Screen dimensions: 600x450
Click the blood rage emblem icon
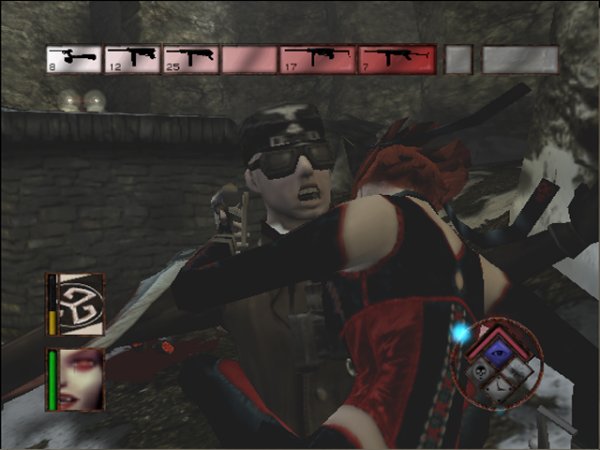(79, 301)
